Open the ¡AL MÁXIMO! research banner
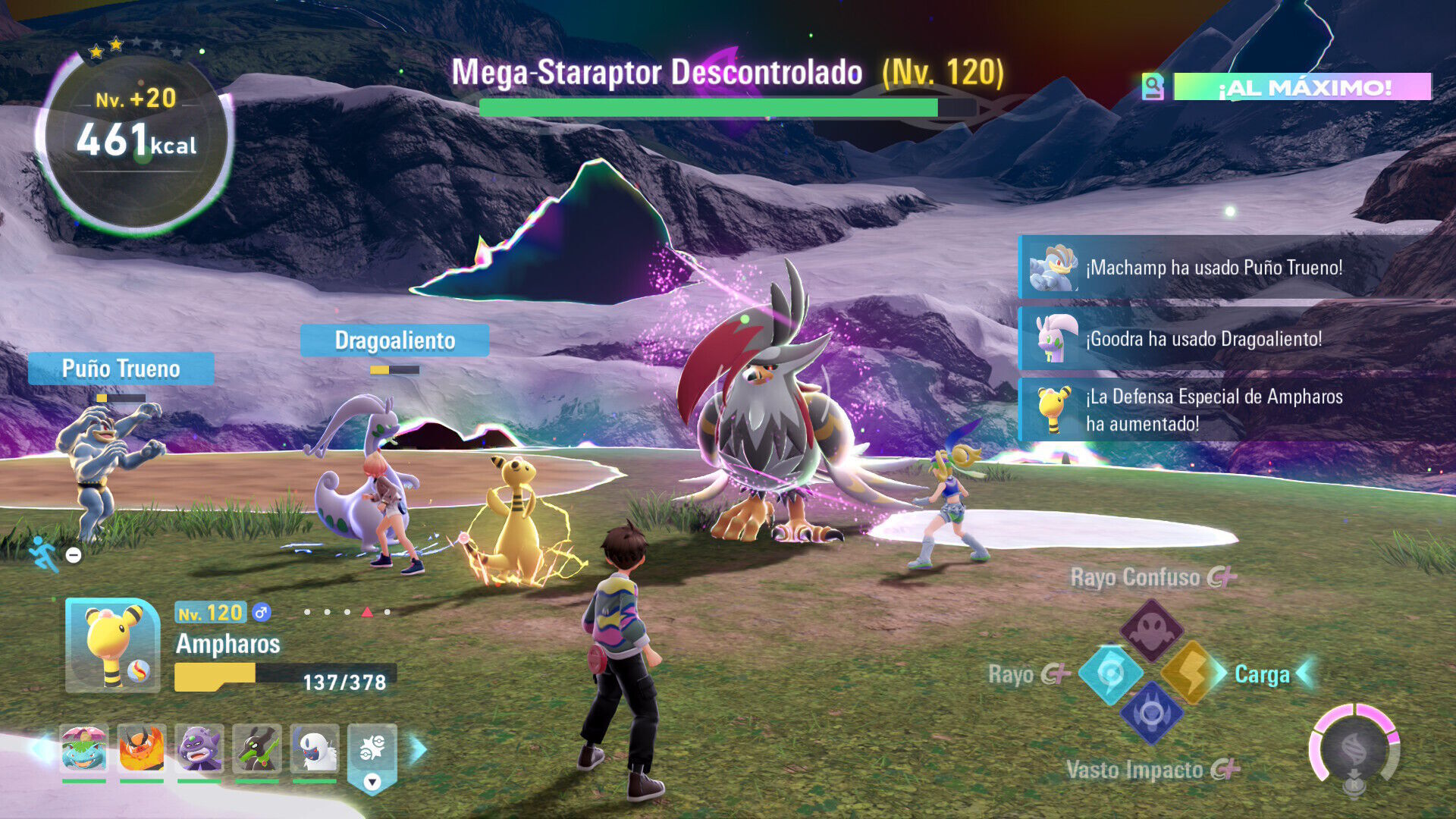The image size is (1456, 819). click(x=1301, y=87)
